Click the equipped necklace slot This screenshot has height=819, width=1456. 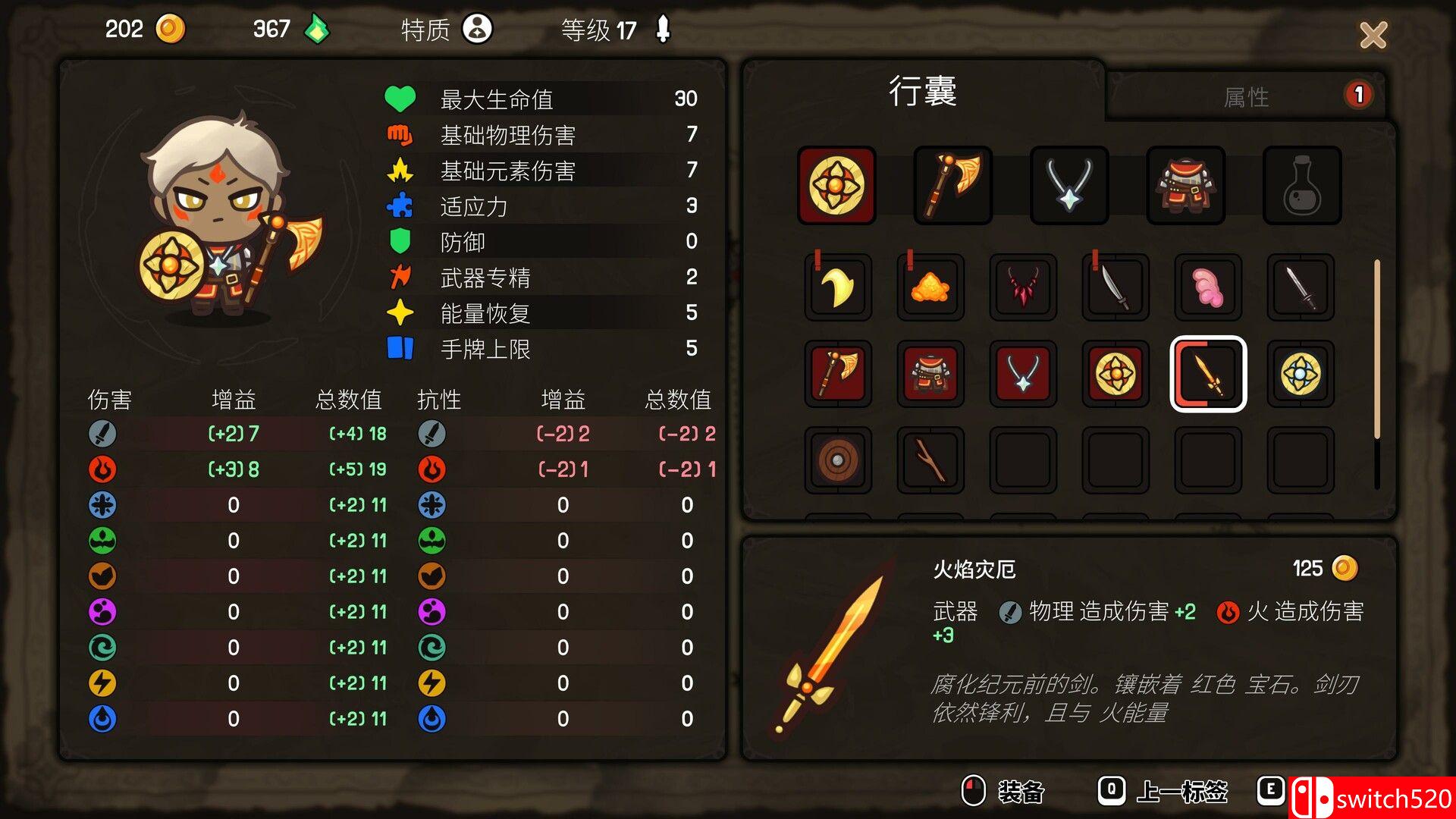pyautogui.click(x=1068, y=184)
